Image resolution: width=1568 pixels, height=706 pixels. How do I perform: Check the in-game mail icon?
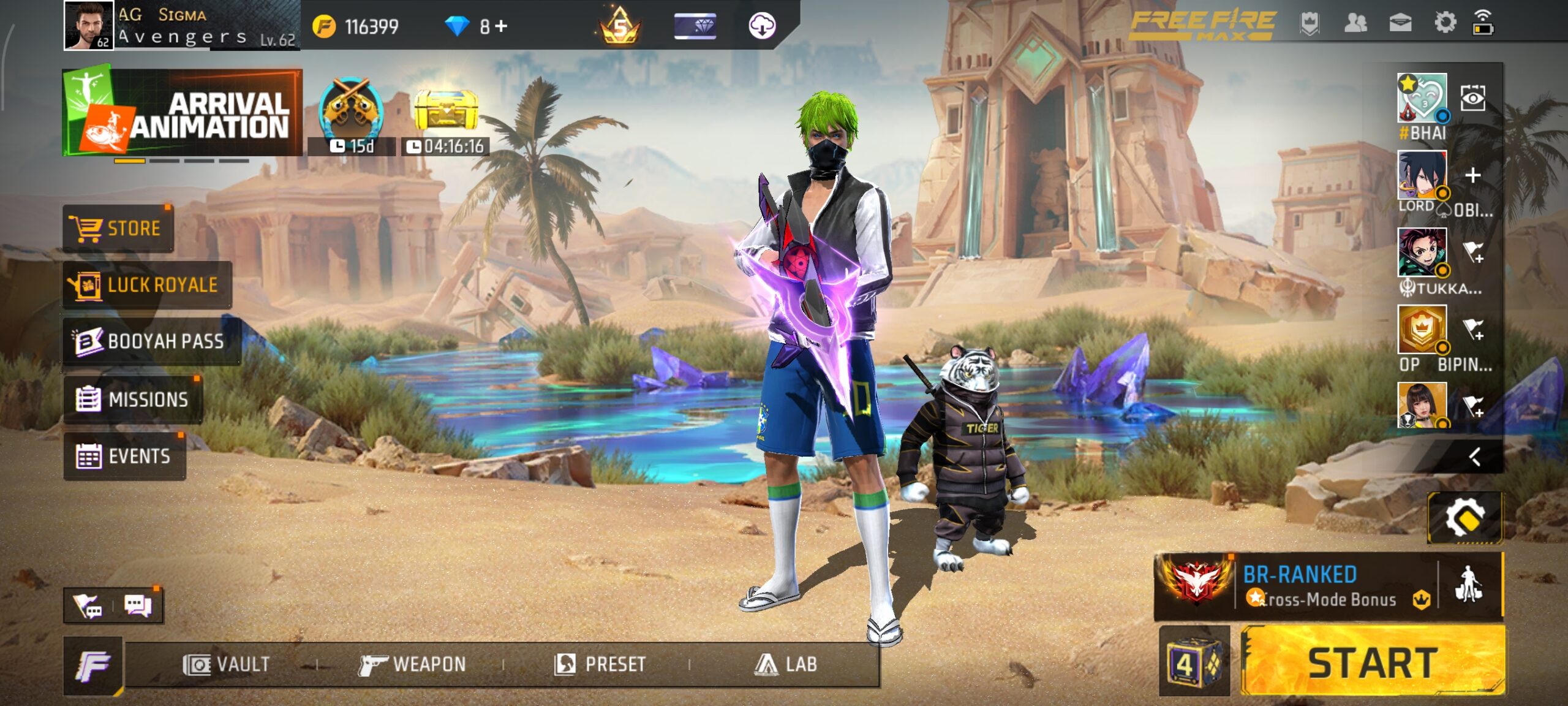coord(1399,23)
